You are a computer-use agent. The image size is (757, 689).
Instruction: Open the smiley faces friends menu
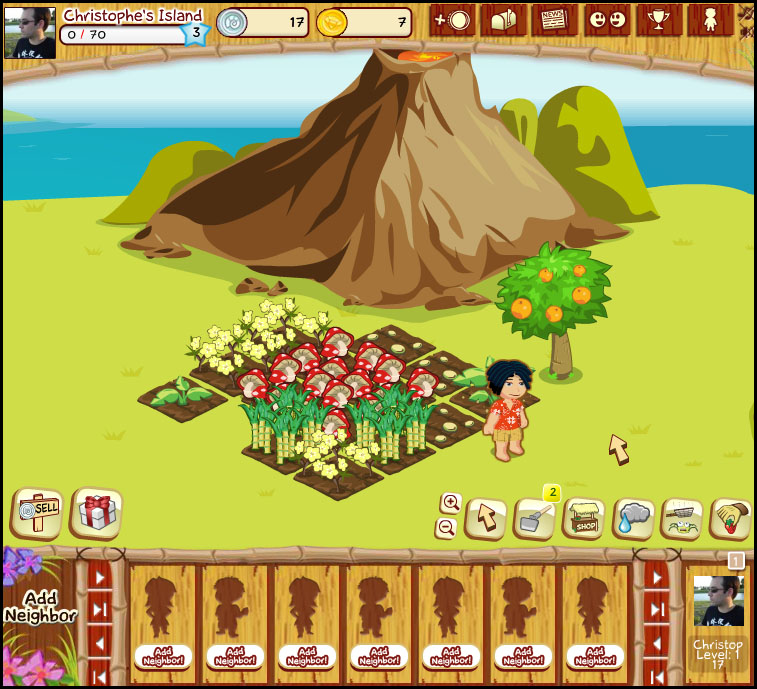(607, 21)
